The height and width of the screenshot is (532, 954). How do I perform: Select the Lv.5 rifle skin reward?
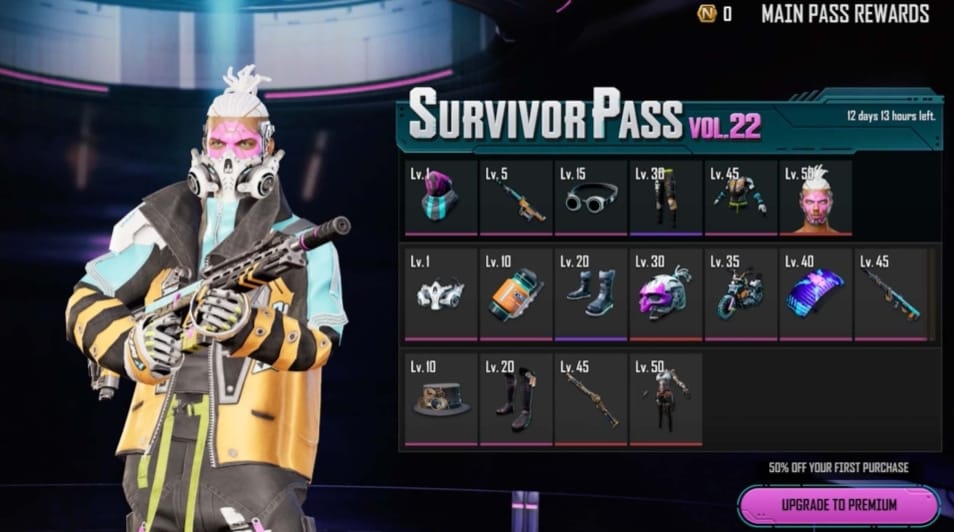(x=516, y=198)
